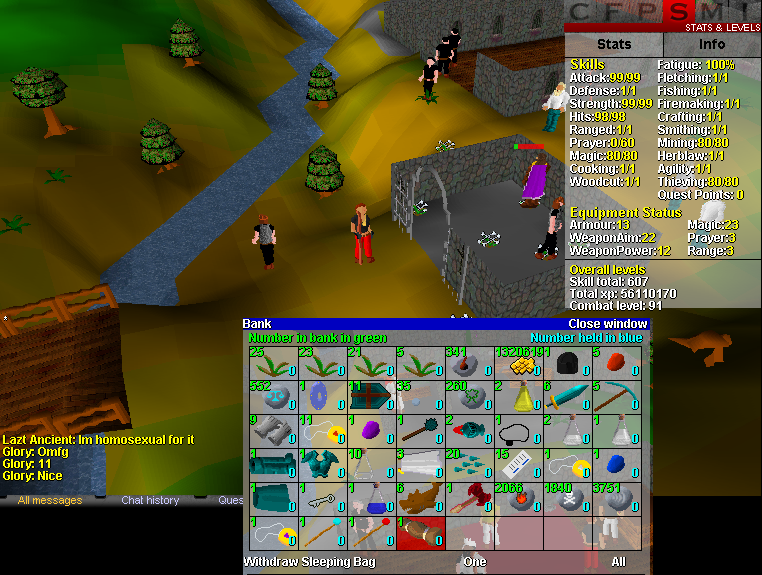
Task: Open the Stats tab
Action: [x=614, y=44]
